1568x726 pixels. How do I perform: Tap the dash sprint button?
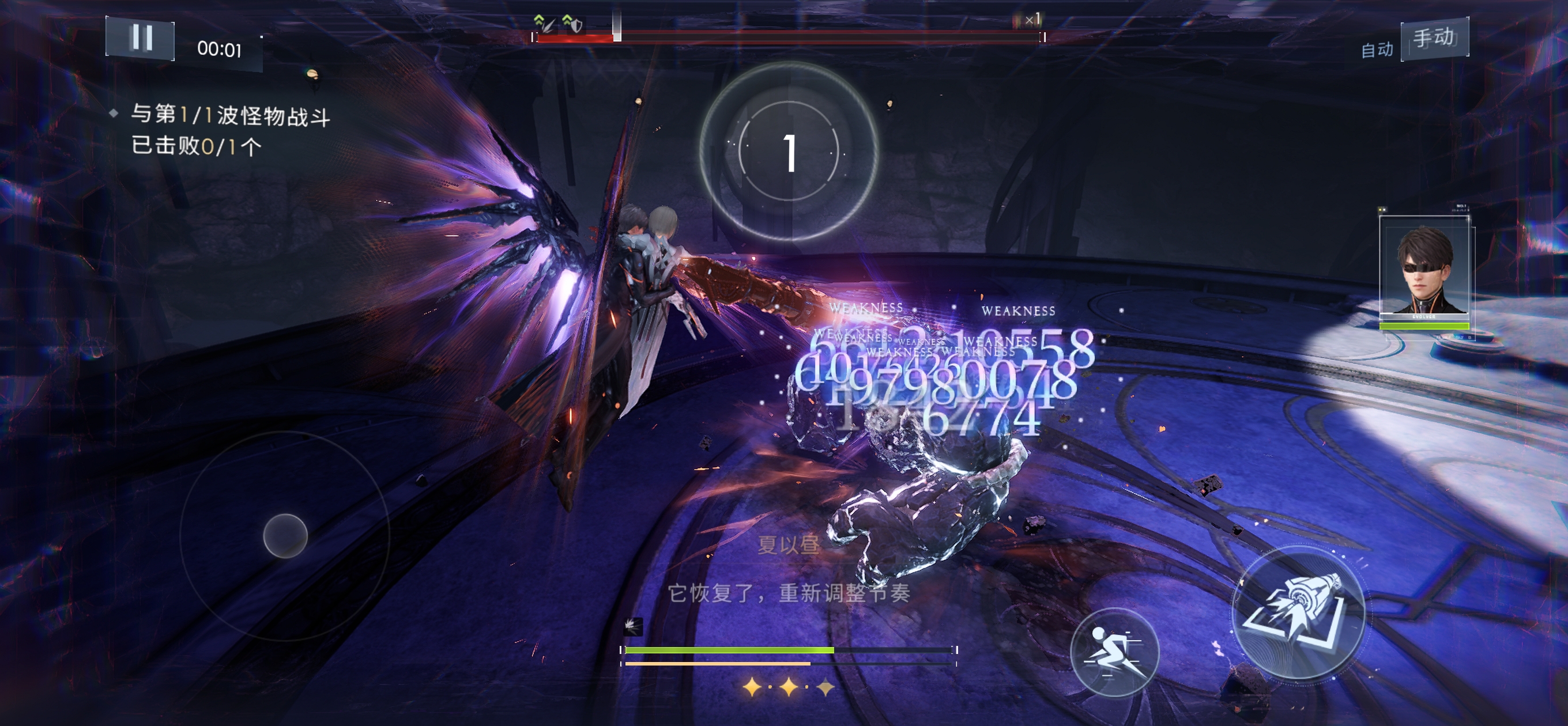1114,652
